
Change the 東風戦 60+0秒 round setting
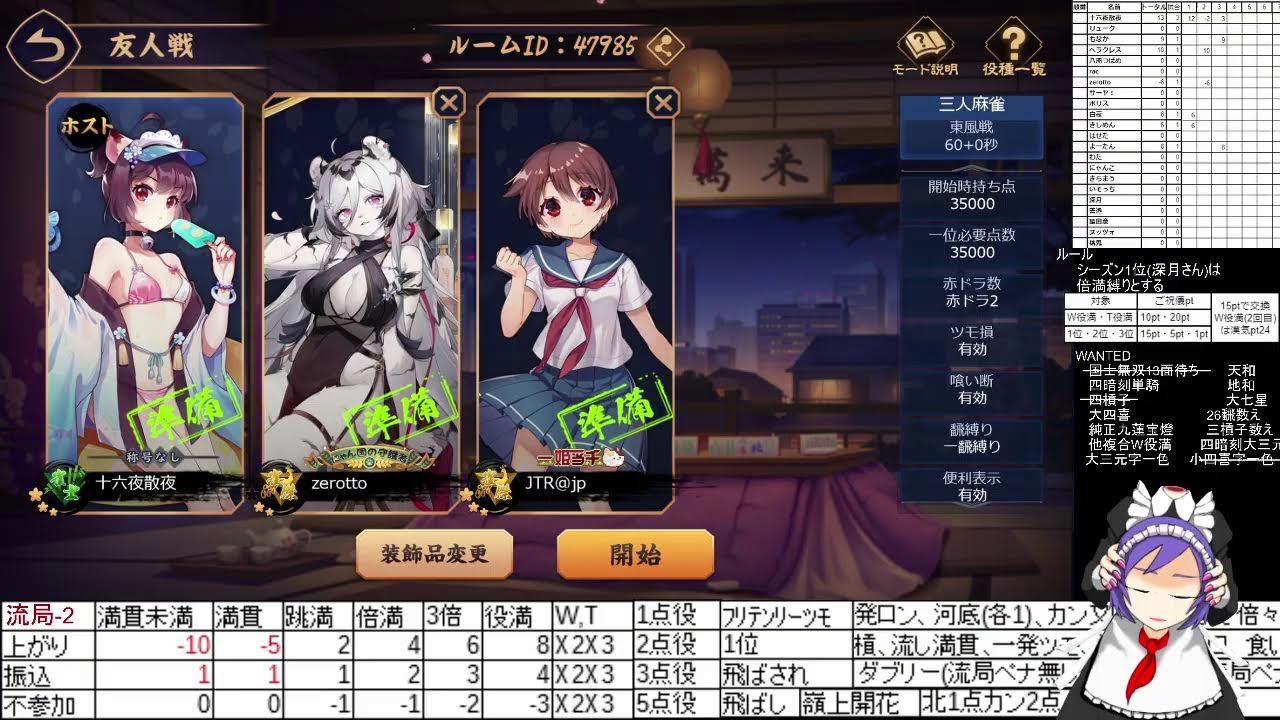click(971, 140)
